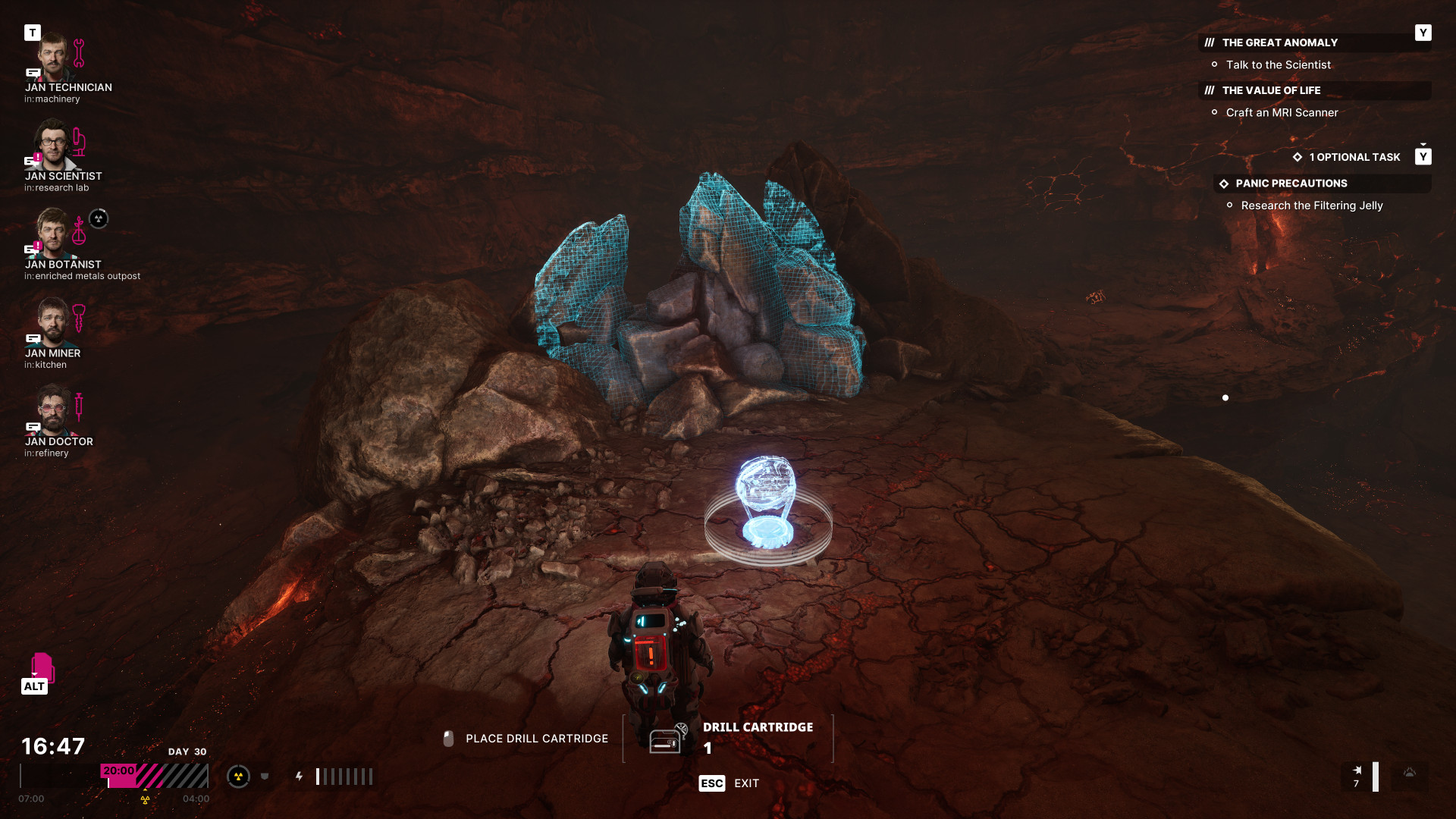Screen dimensions: 1456x819
Task: Select the Panic Precautions optional task
Action: (x=1291, y=184)
